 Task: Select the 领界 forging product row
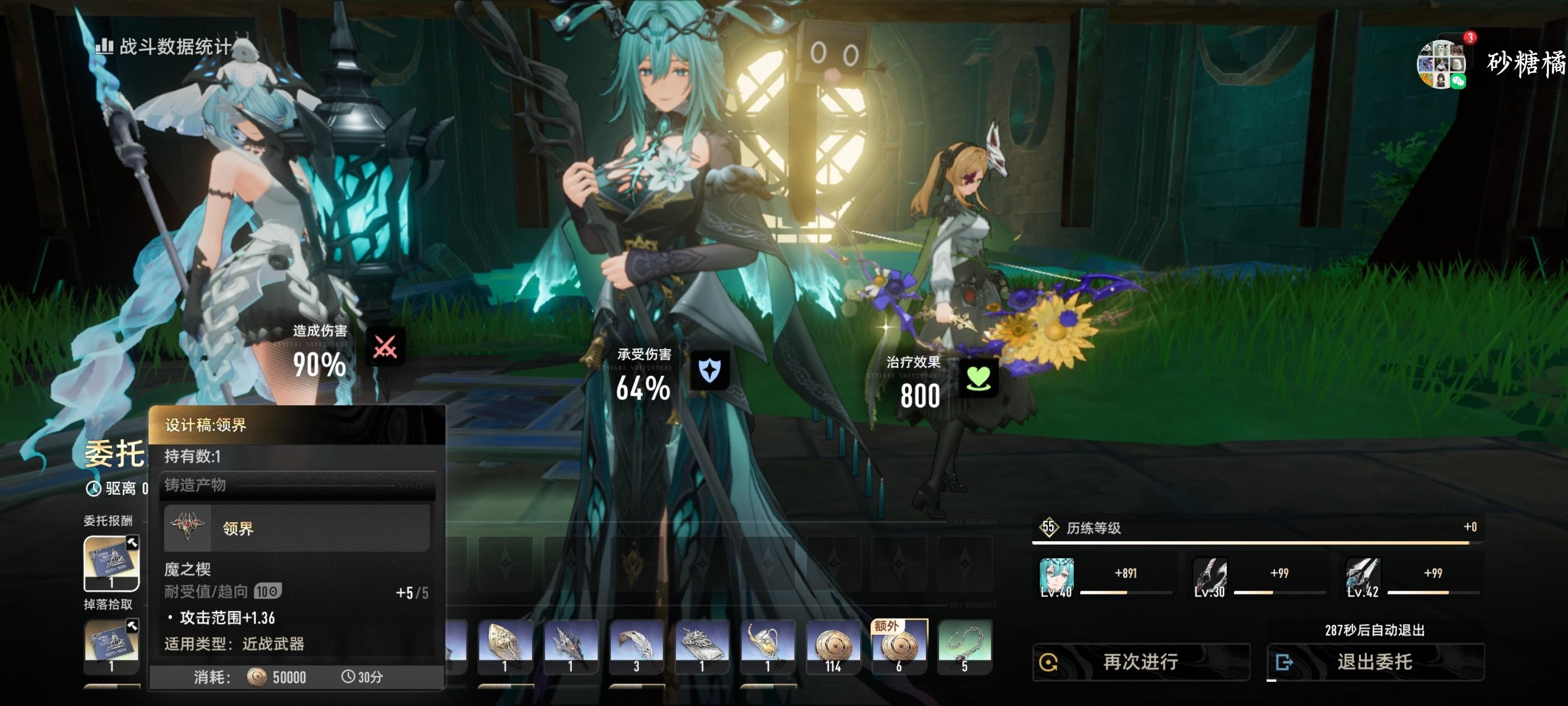pos(296,527)
